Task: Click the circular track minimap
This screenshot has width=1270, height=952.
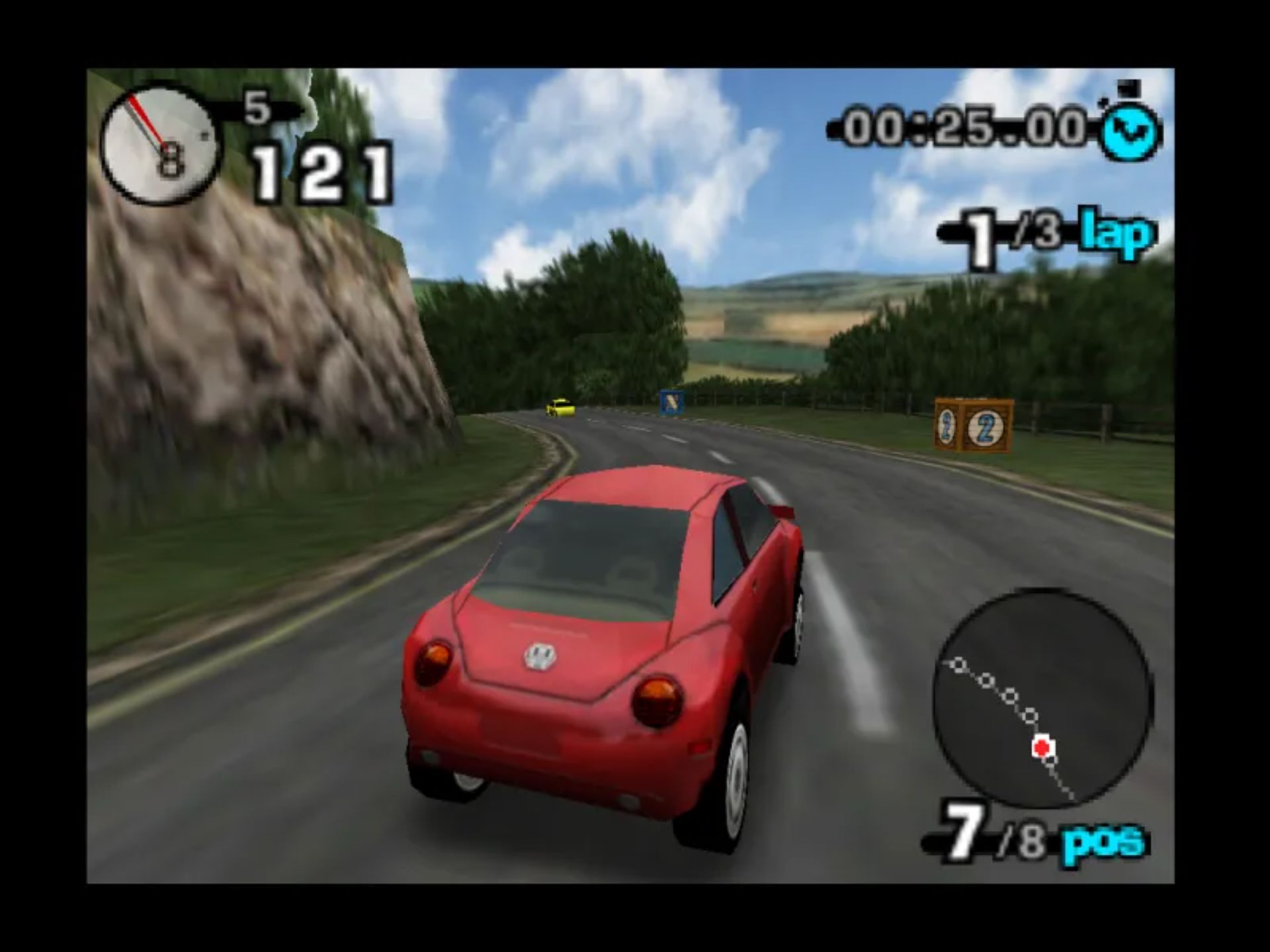Action: point(1043,698)
